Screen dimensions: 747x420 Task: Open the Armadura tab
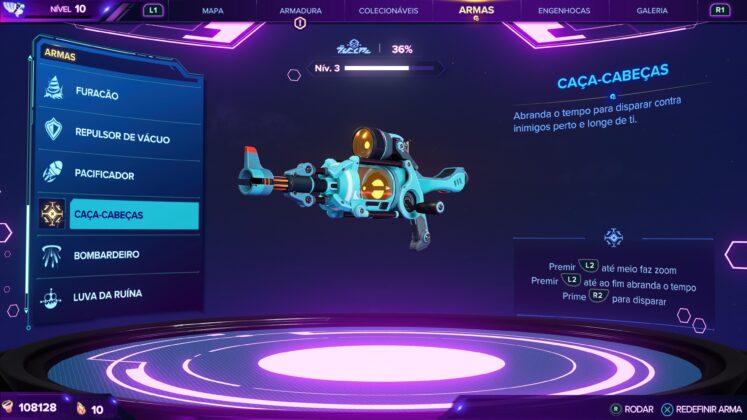pyautogui.click(x=300, y=11)
